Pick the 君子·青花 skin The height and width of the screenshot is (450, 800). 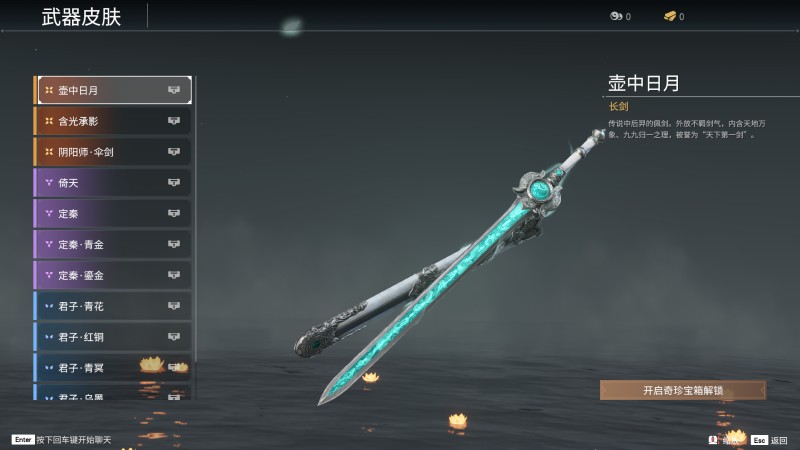[x=113, y=306]
